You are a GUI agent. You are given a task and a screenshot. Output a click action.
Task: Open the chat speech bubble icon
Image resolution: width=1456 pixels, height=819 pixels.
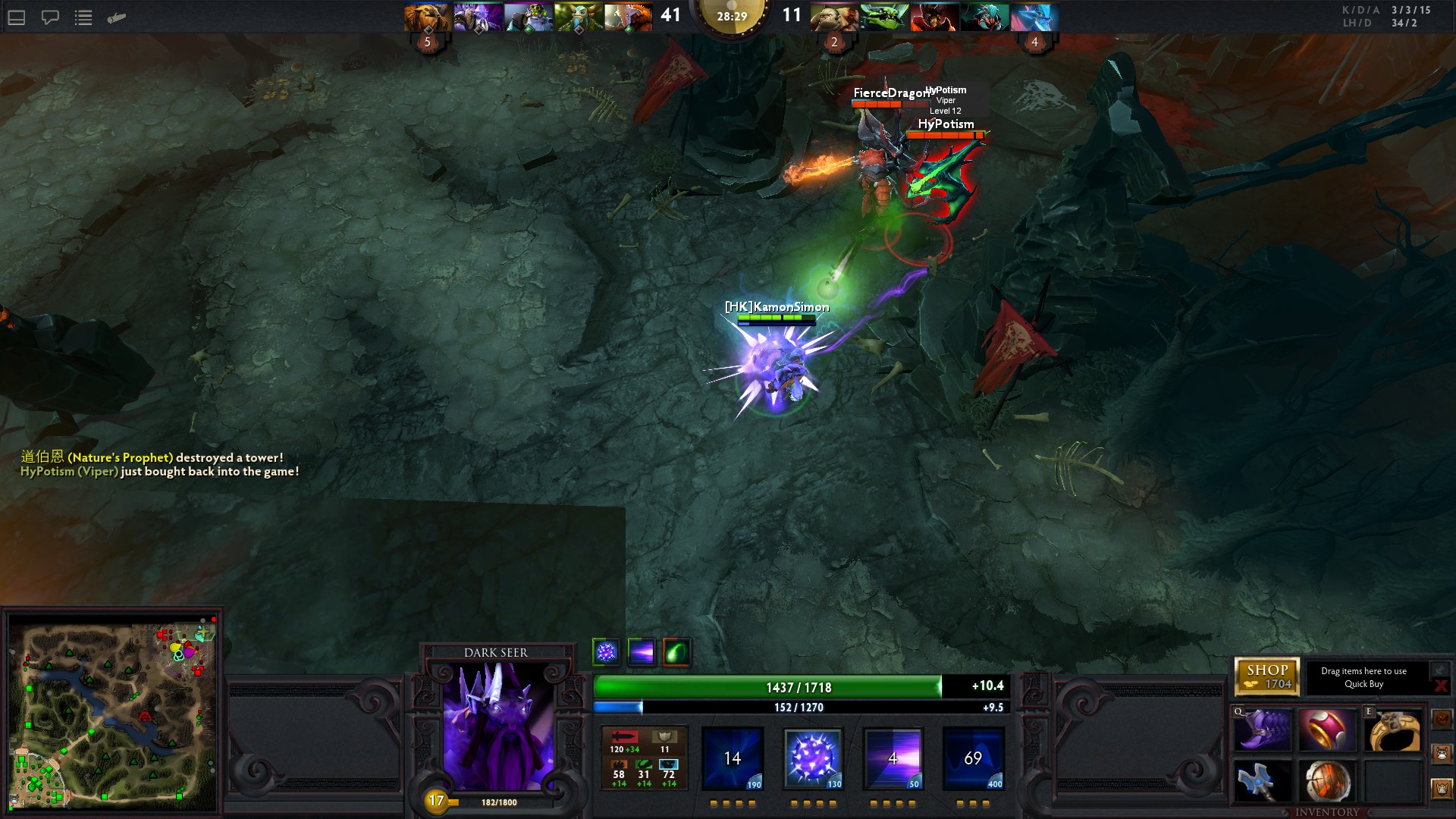[50, 17]
